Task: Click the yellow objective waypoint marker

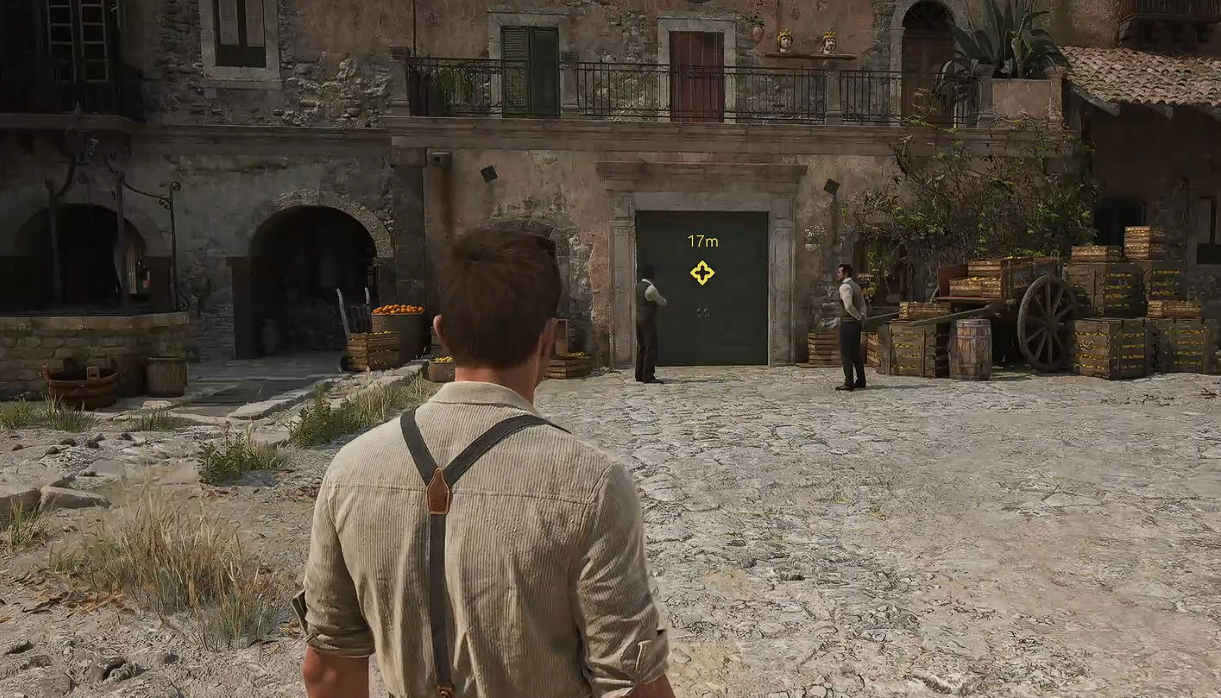Action: 702,272
